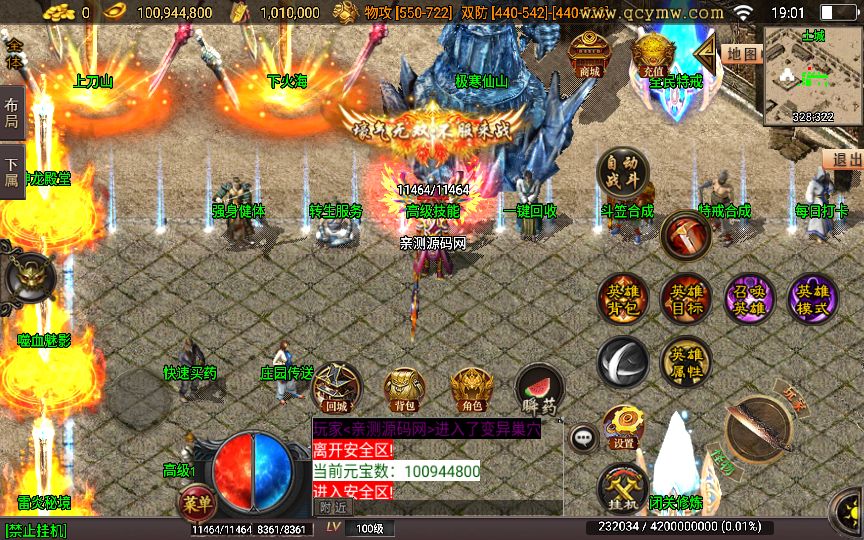This screenshot has width=864, height=540.
Task: Open the 英雄属性 hero attributes
Action: pos(685,361)
